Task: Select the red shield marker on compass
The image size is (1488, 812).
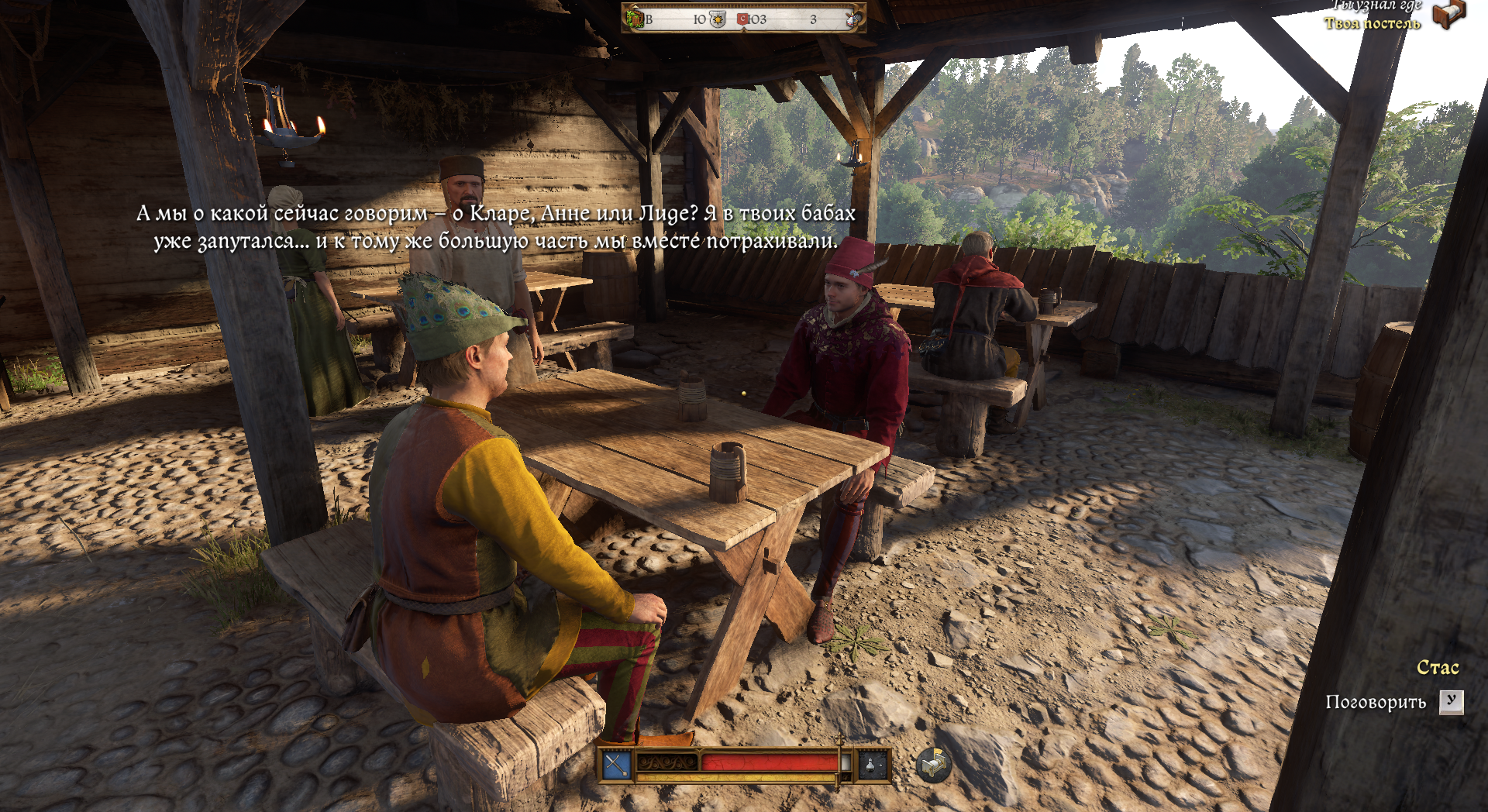Action: click(x=742, y=19)
